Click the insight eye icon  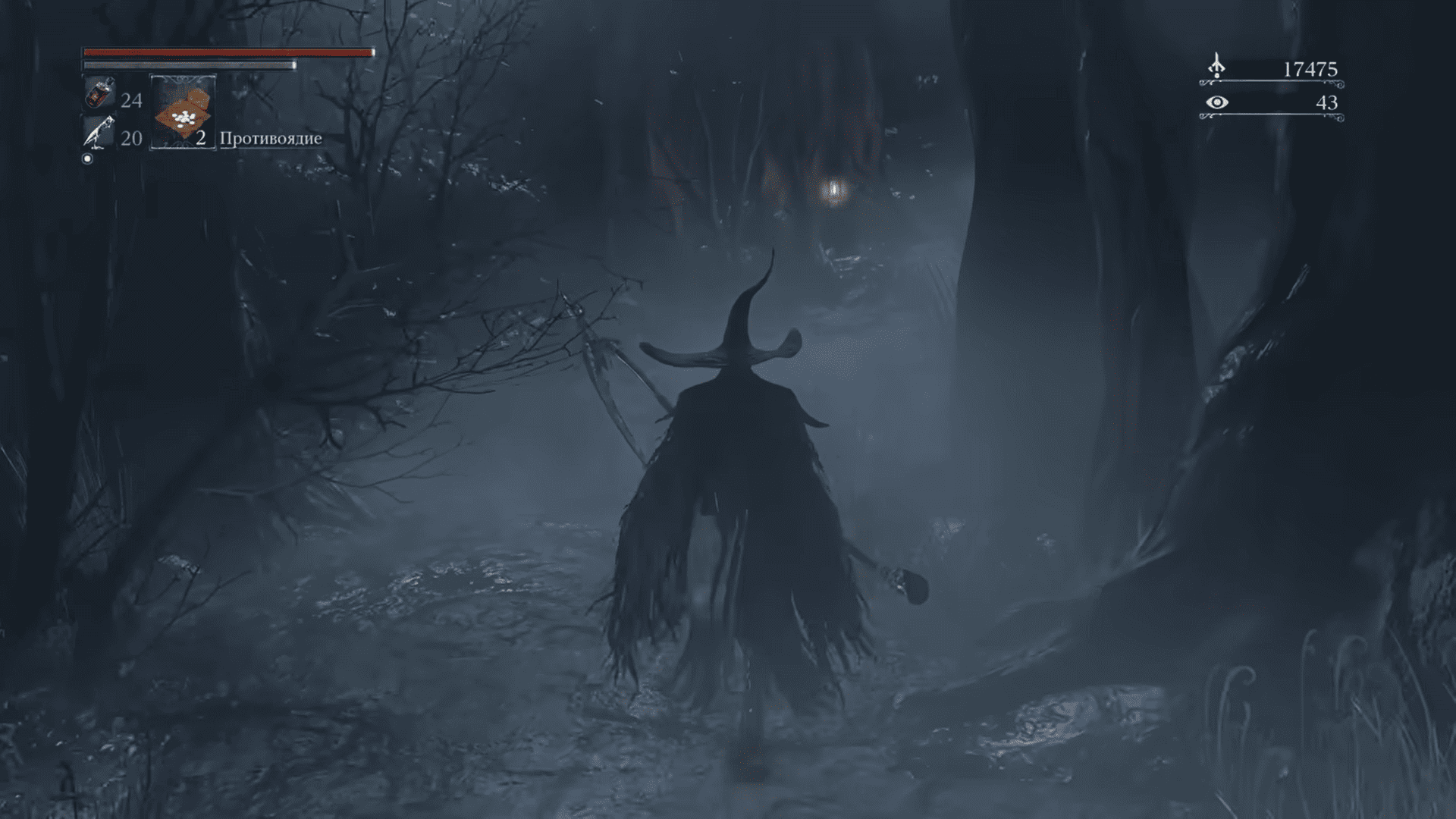tap(1216, 102)
